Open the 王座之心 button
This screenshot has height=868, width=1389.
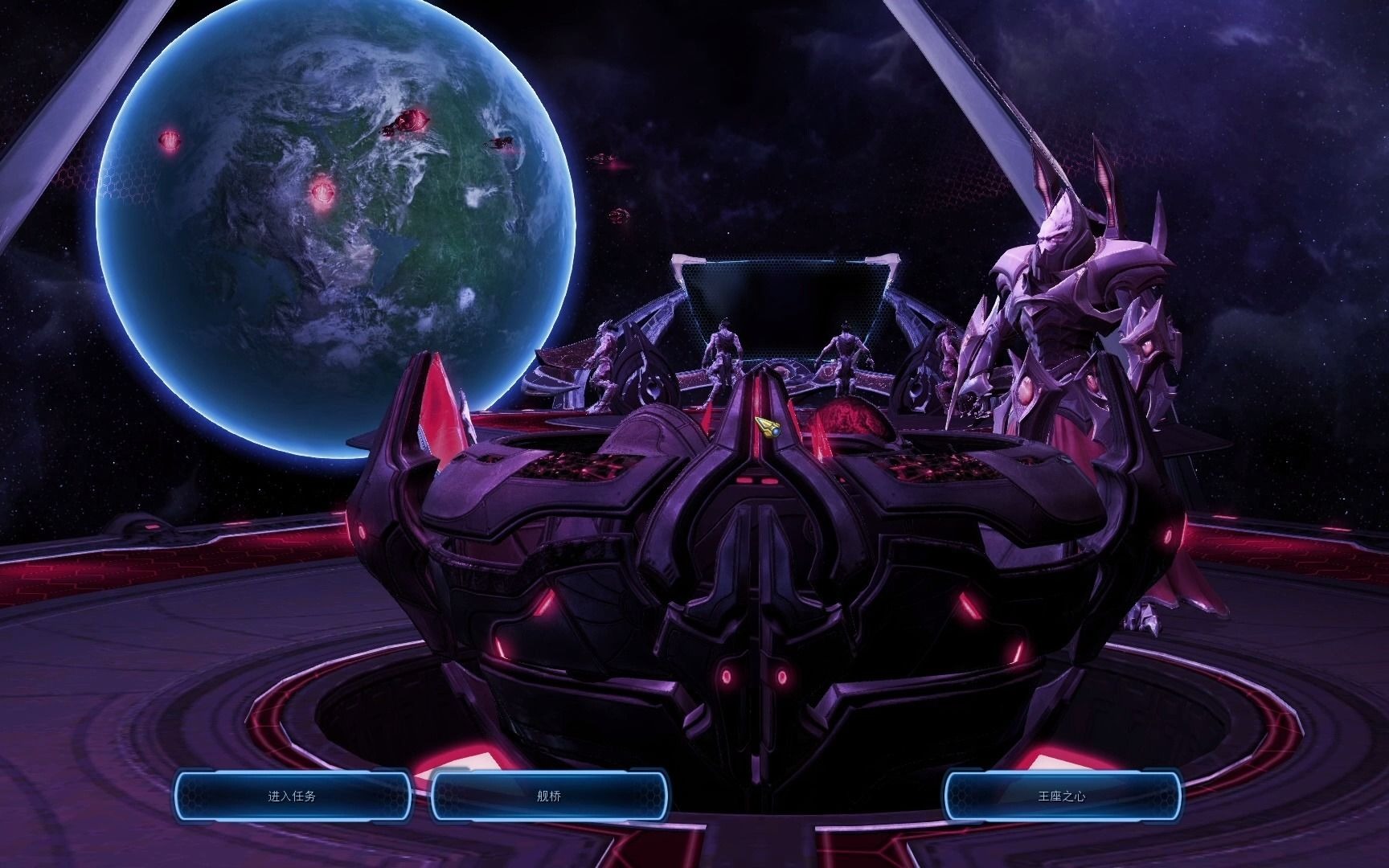(x=1062, y=796)
